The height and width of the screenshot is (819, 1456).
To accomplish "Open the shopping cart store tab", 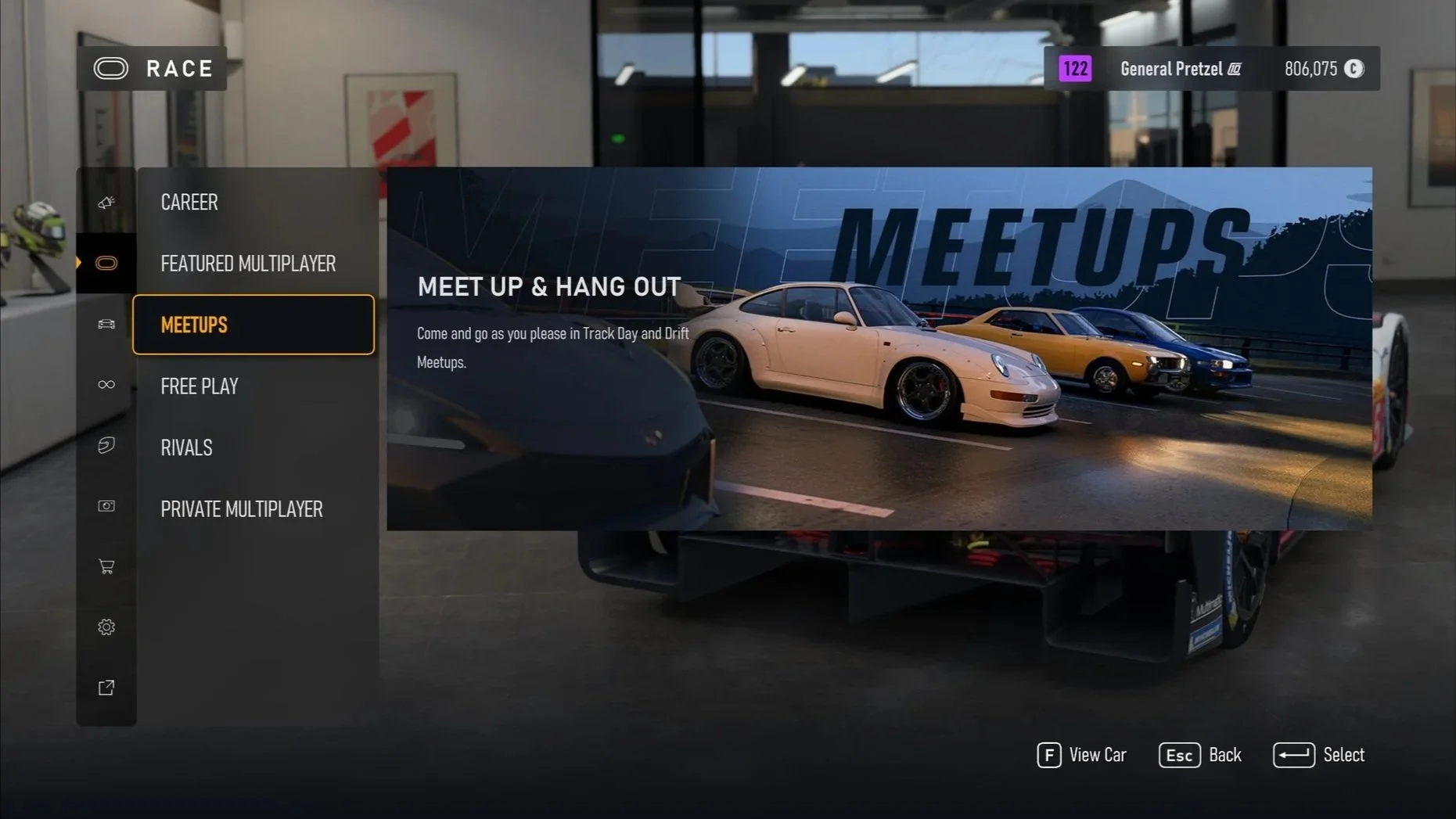I will pos(106,566).
